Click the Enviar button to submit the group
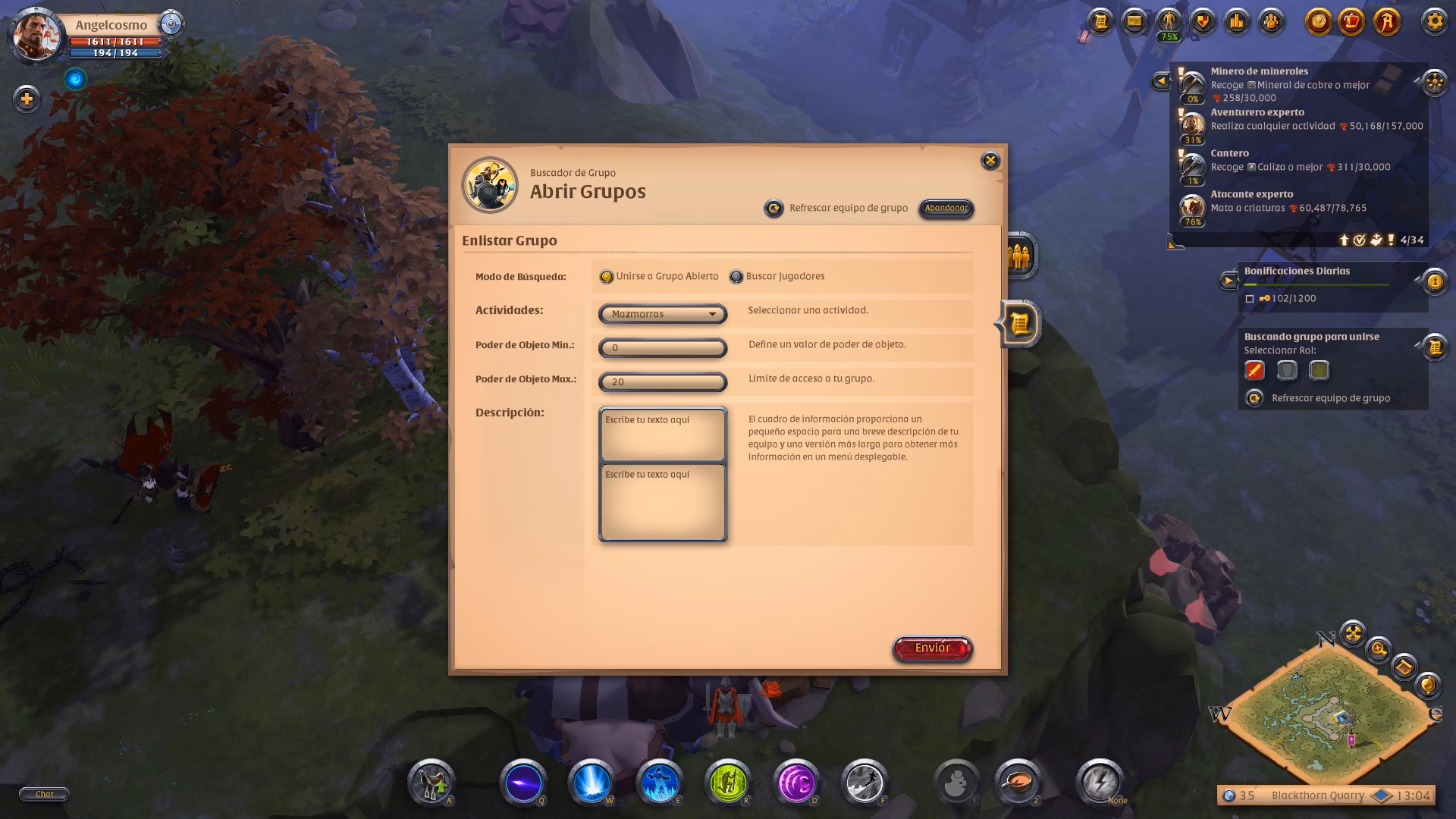Image resolution: width=1456 pixels, height=819 pixels. point(932,648)
